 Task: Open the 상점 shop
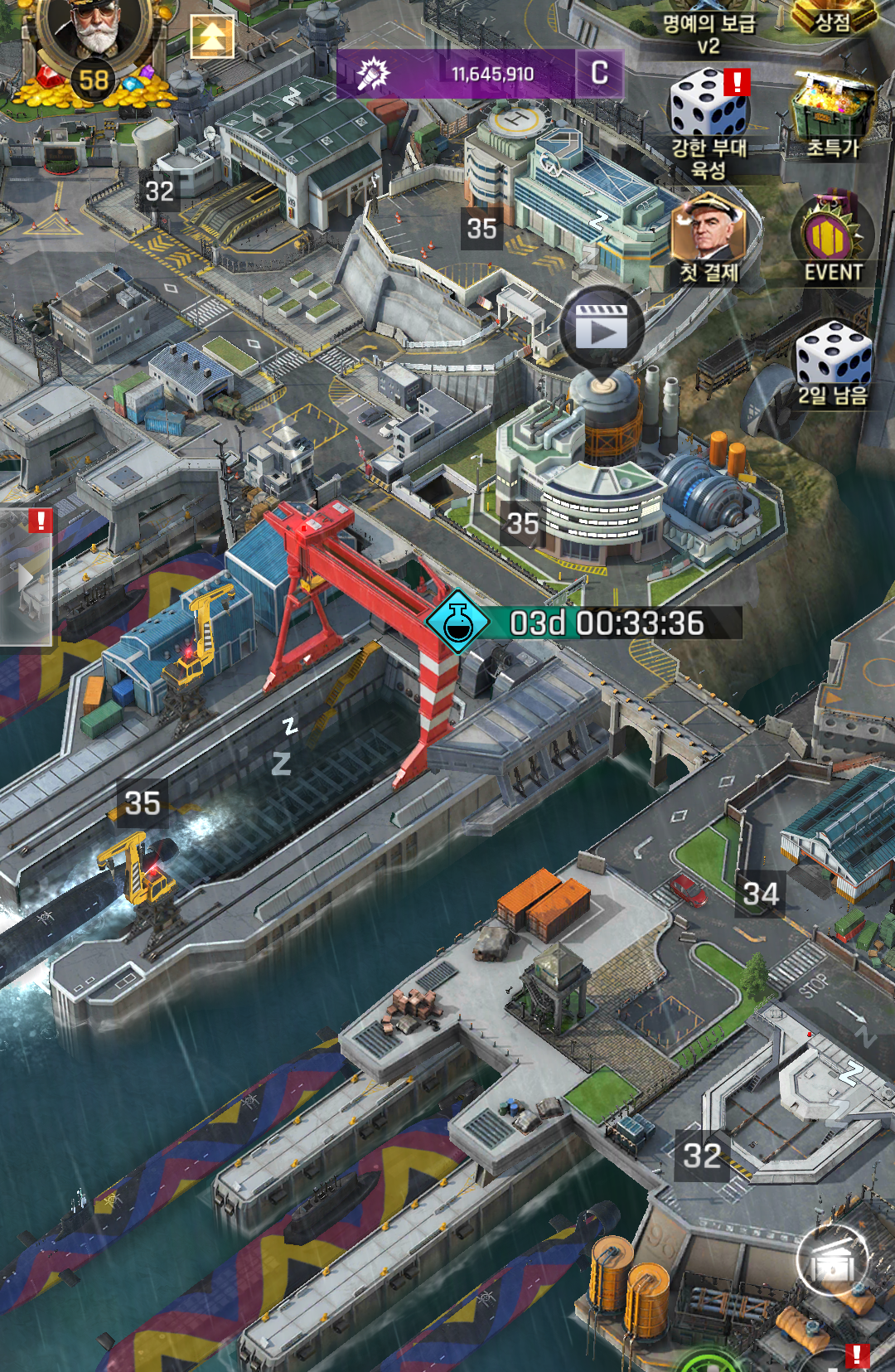pos(833,18)
